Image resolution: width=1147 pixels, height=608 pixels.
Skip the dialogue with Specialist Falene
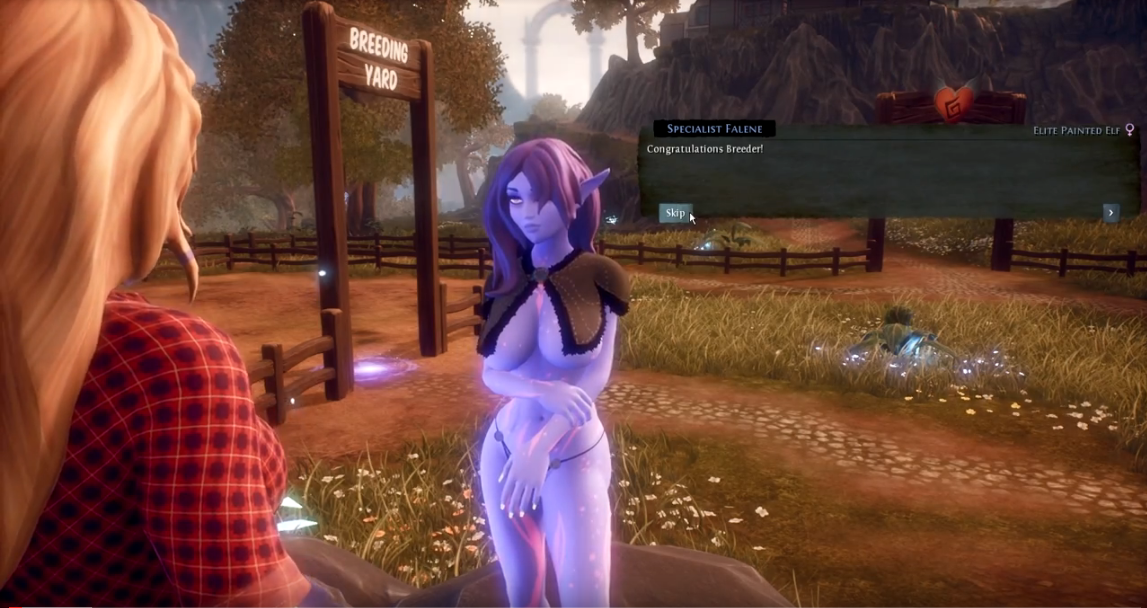675,213
